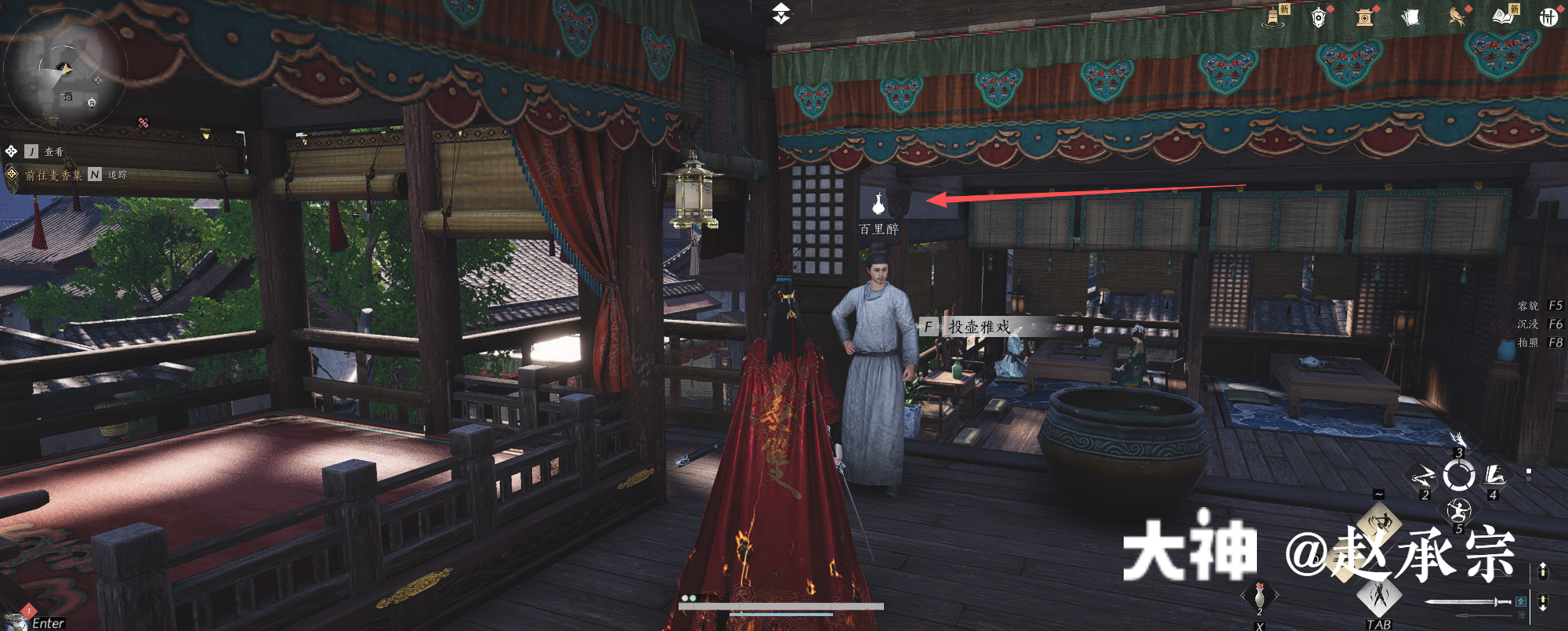Open the chat icon beside Enter

point(16,620)
